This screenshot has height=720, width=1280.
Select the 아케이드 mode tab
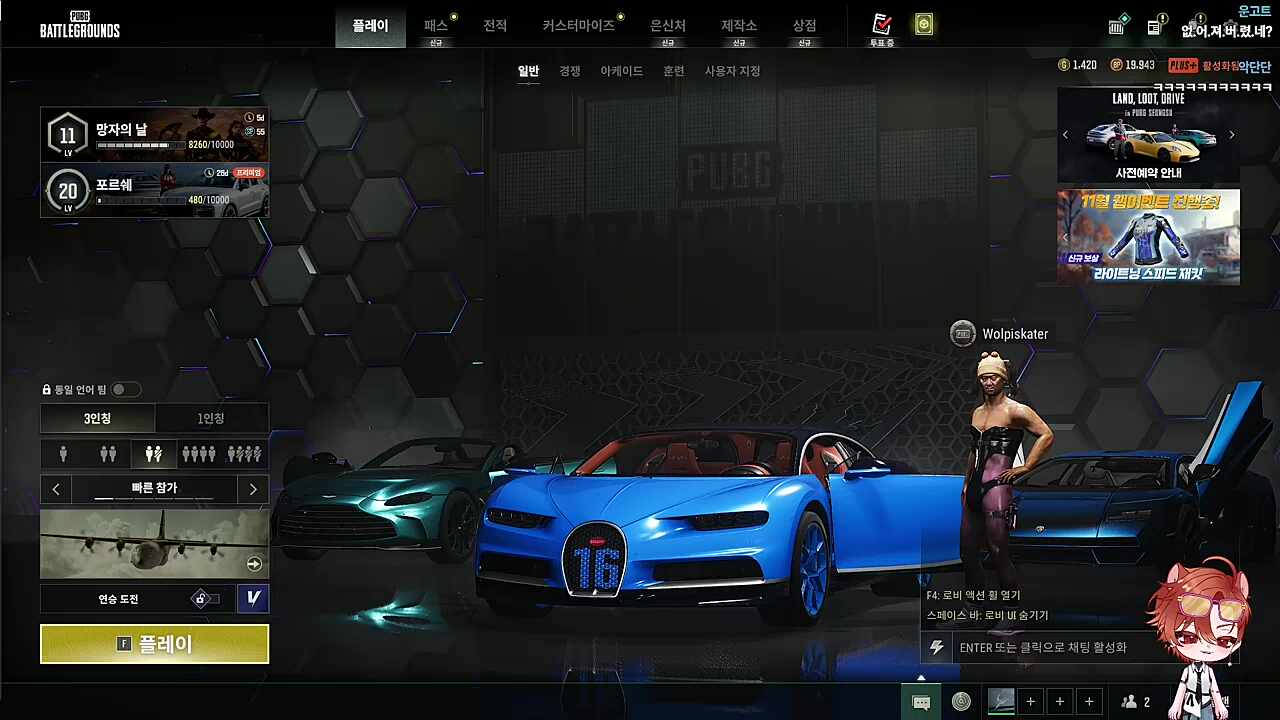pos(621,71)
